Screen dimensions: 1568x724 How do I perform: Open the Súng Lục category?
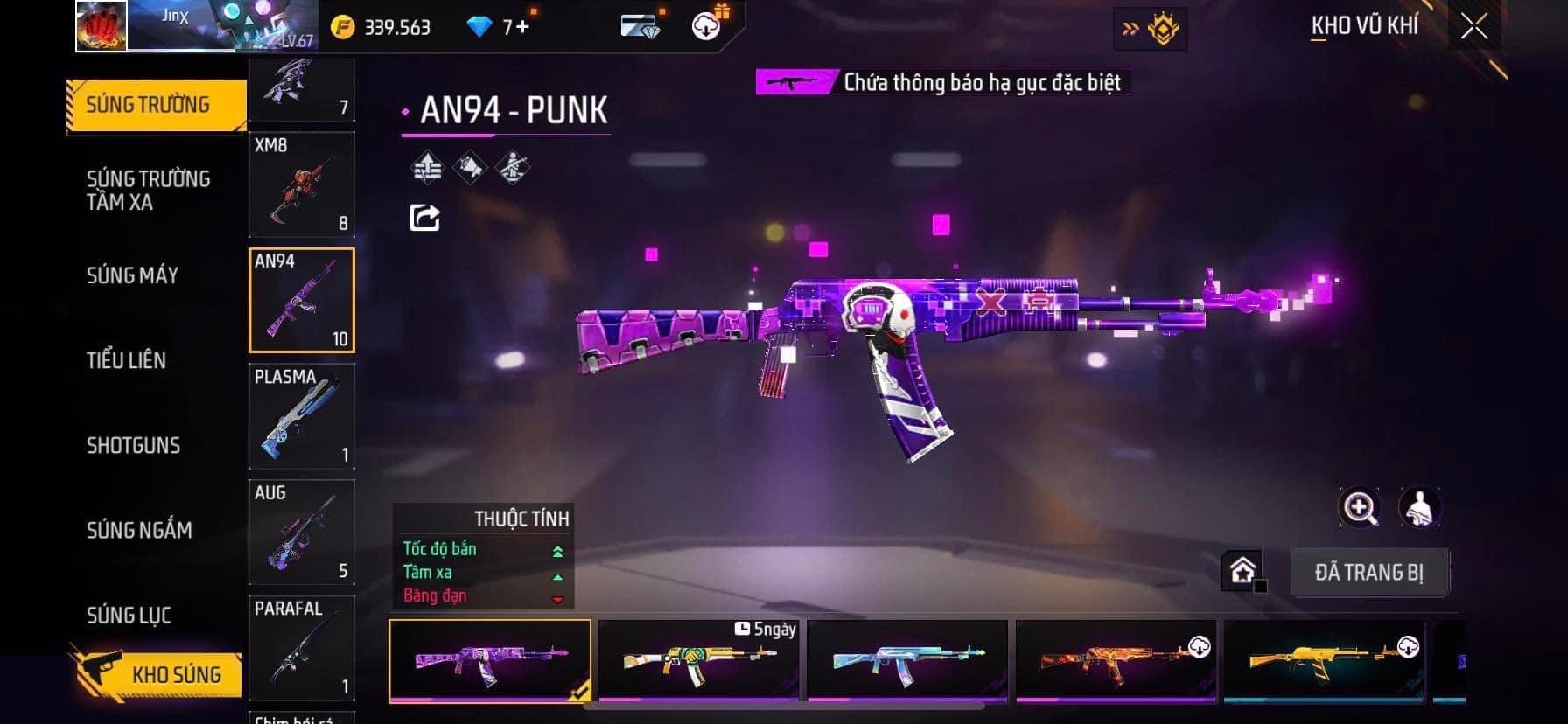(129, 615)
